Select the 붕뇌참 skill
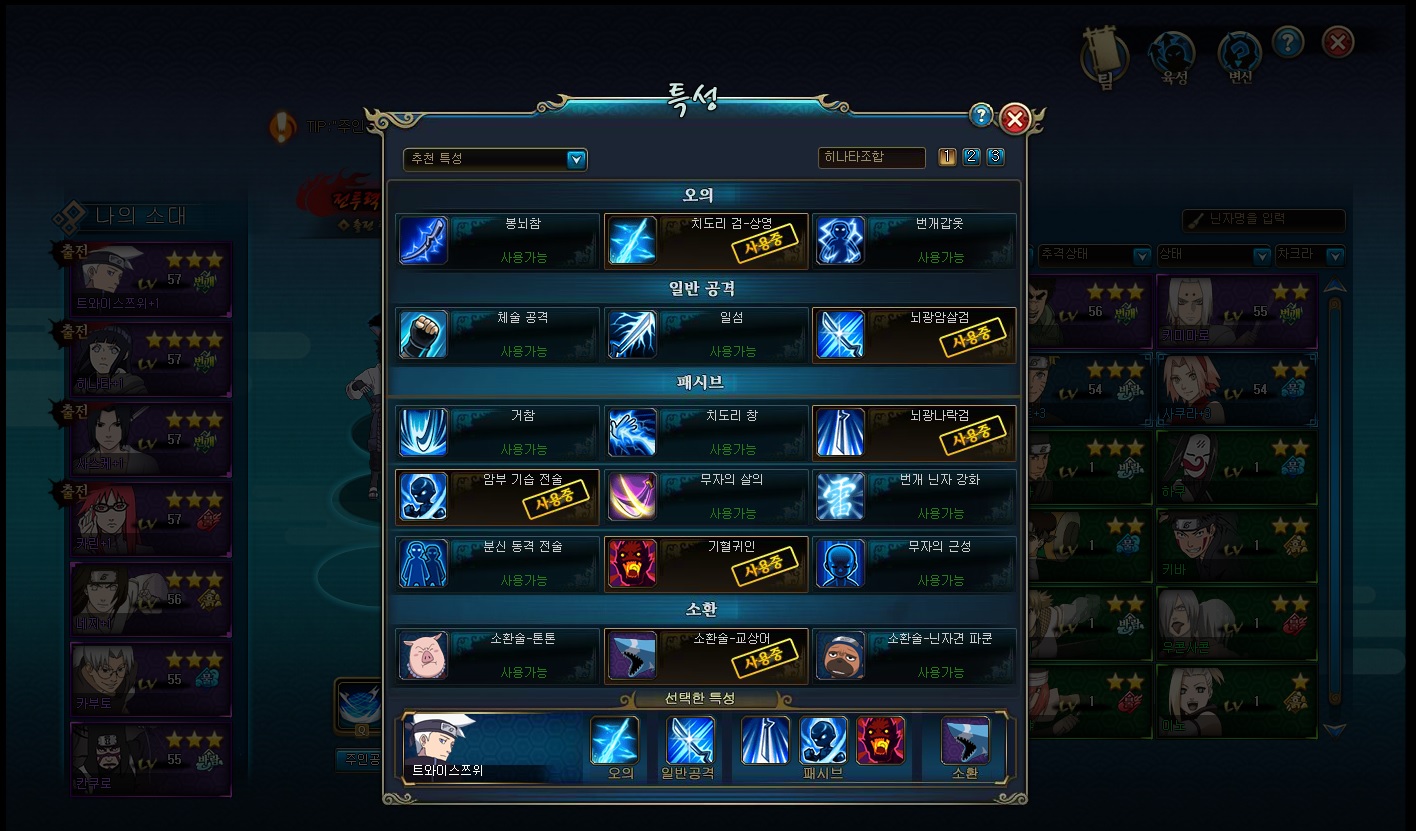Image resolution: width=1416 pixels, height=831 pixels. [498, 241]
